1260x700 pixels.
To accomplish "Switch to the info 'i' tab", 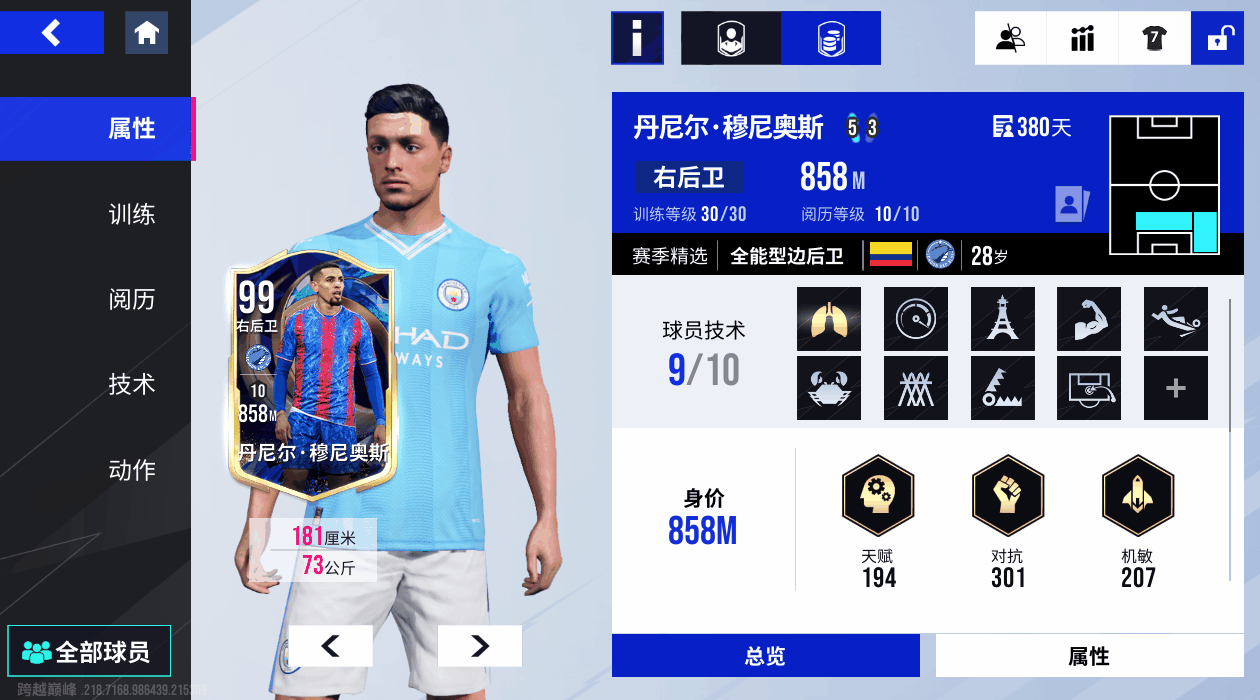I will point(637,38).
